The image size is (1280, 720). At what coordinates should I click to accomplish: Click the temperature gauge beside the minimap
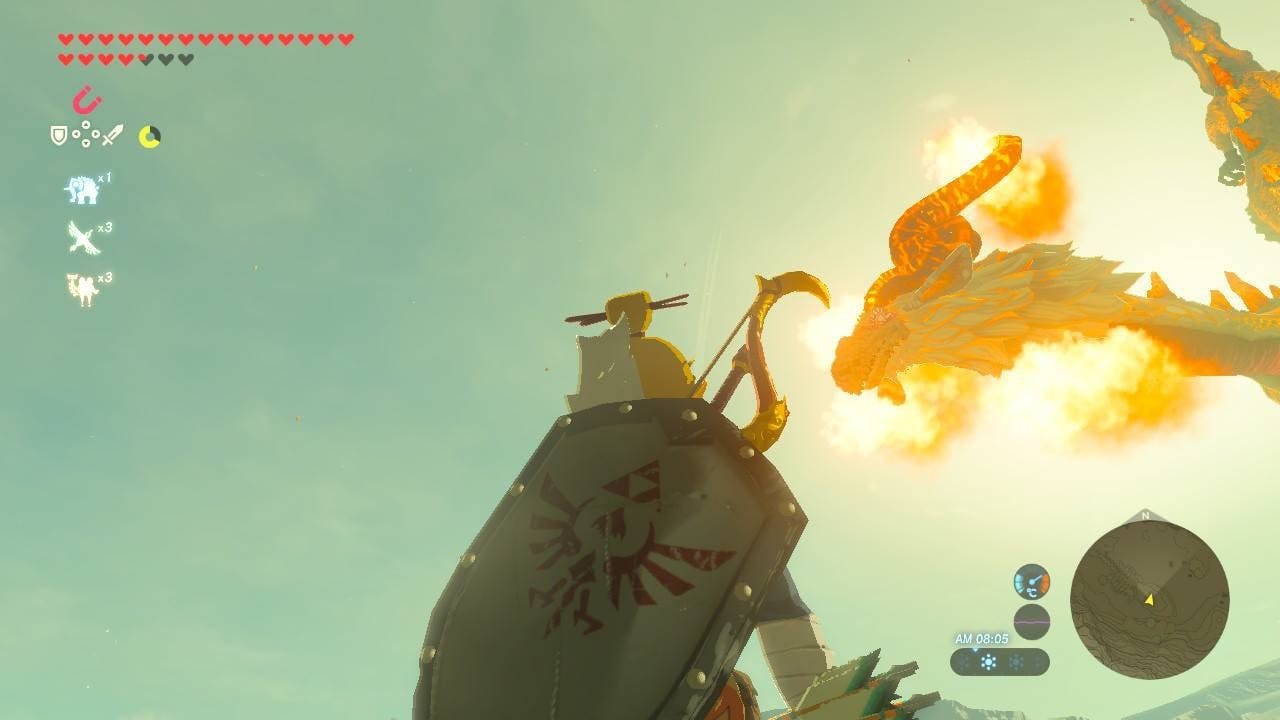pos(1031,582)
